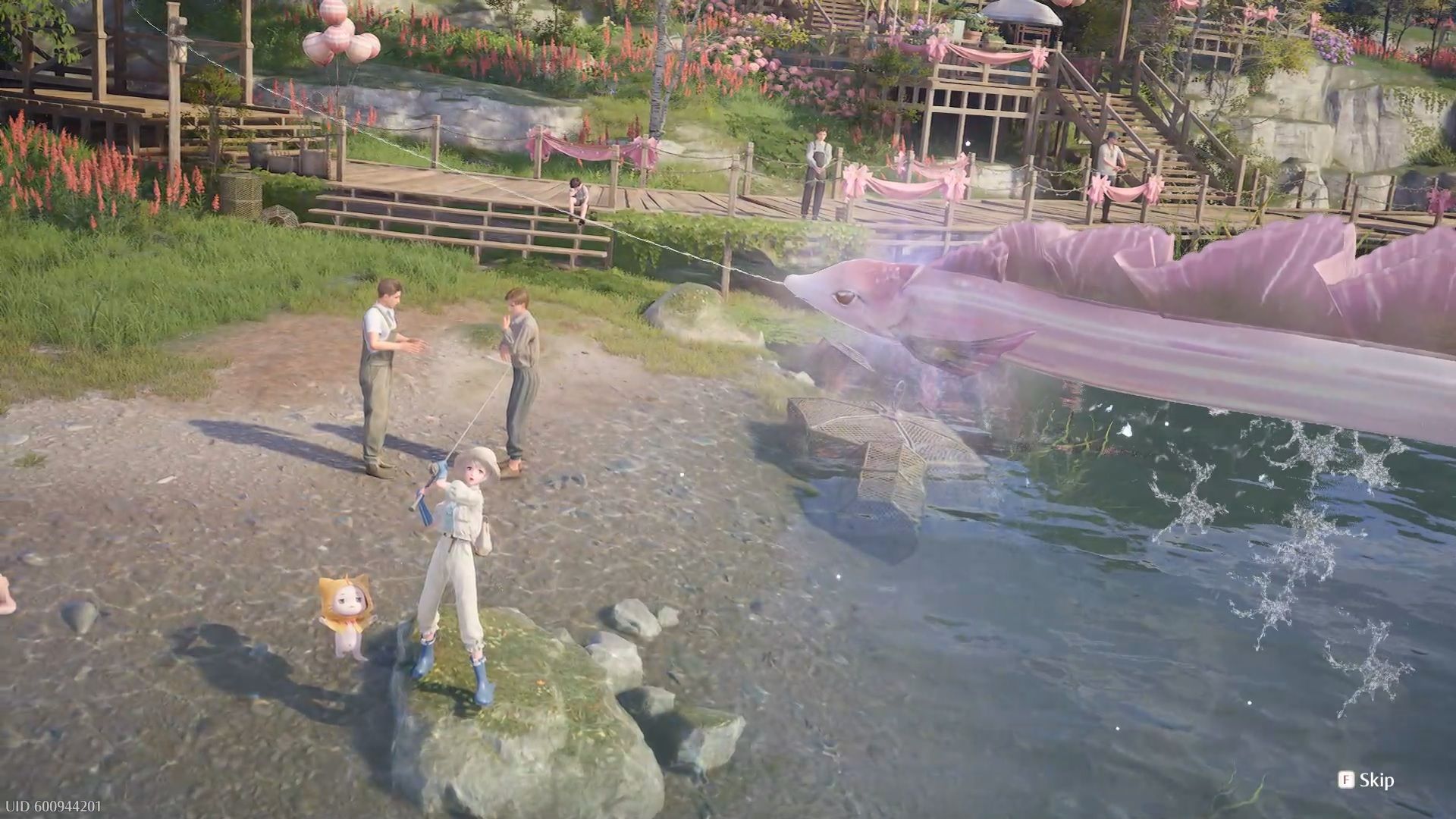
Task: Click the boy sitting on the boardwalk
Action: (x=578, y=197)
